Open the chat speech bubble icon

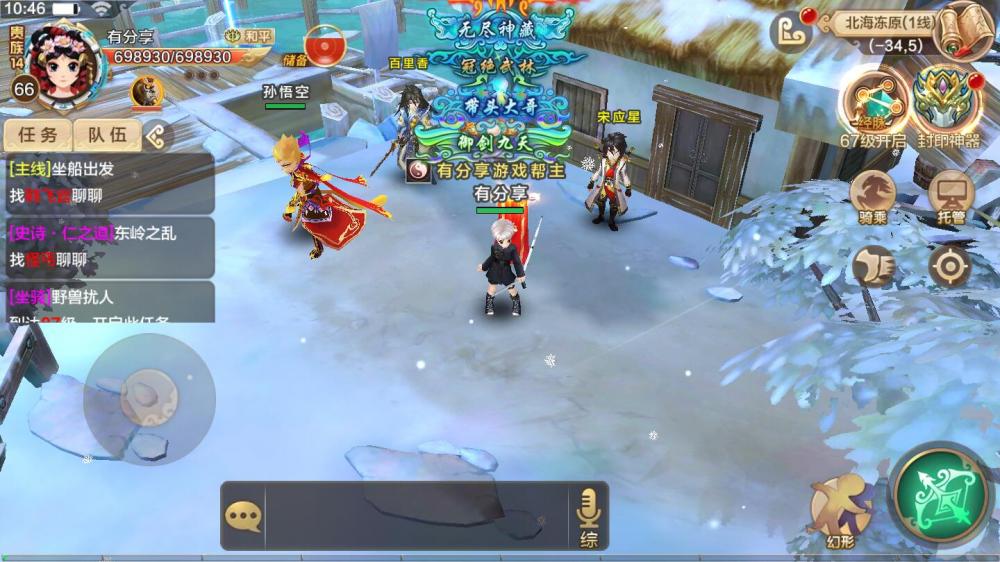click(x=243, y=516)
